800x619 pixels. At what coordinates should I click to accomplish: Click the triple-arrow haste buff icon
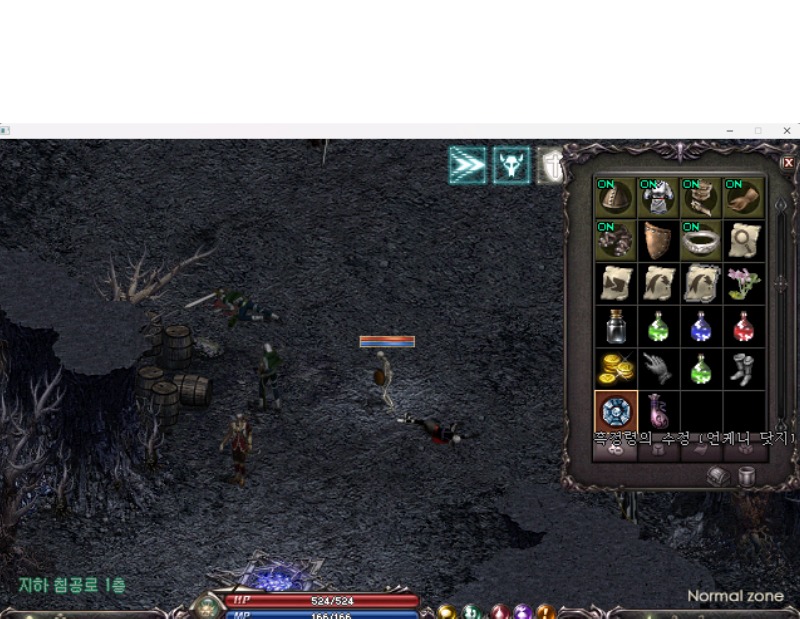(x=467, y=164)
